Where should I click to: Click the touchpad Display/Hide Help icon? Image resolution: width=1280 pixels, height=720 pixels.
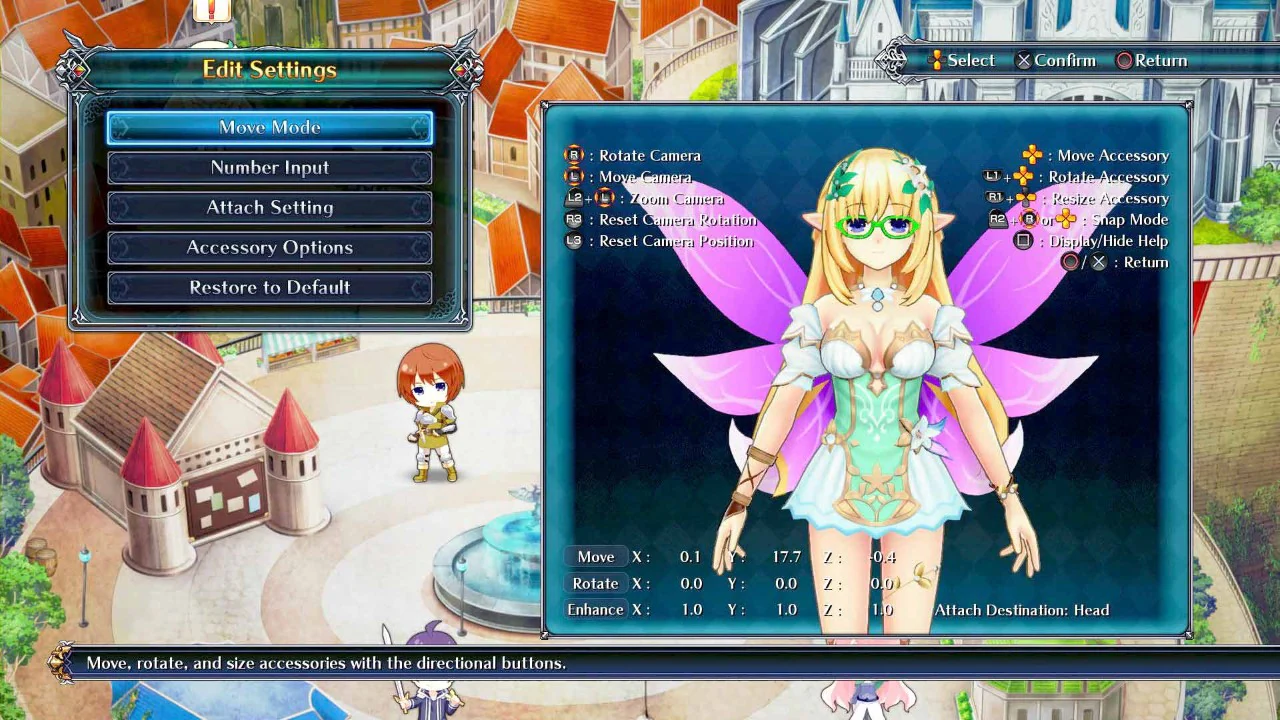coord(1023,241)
